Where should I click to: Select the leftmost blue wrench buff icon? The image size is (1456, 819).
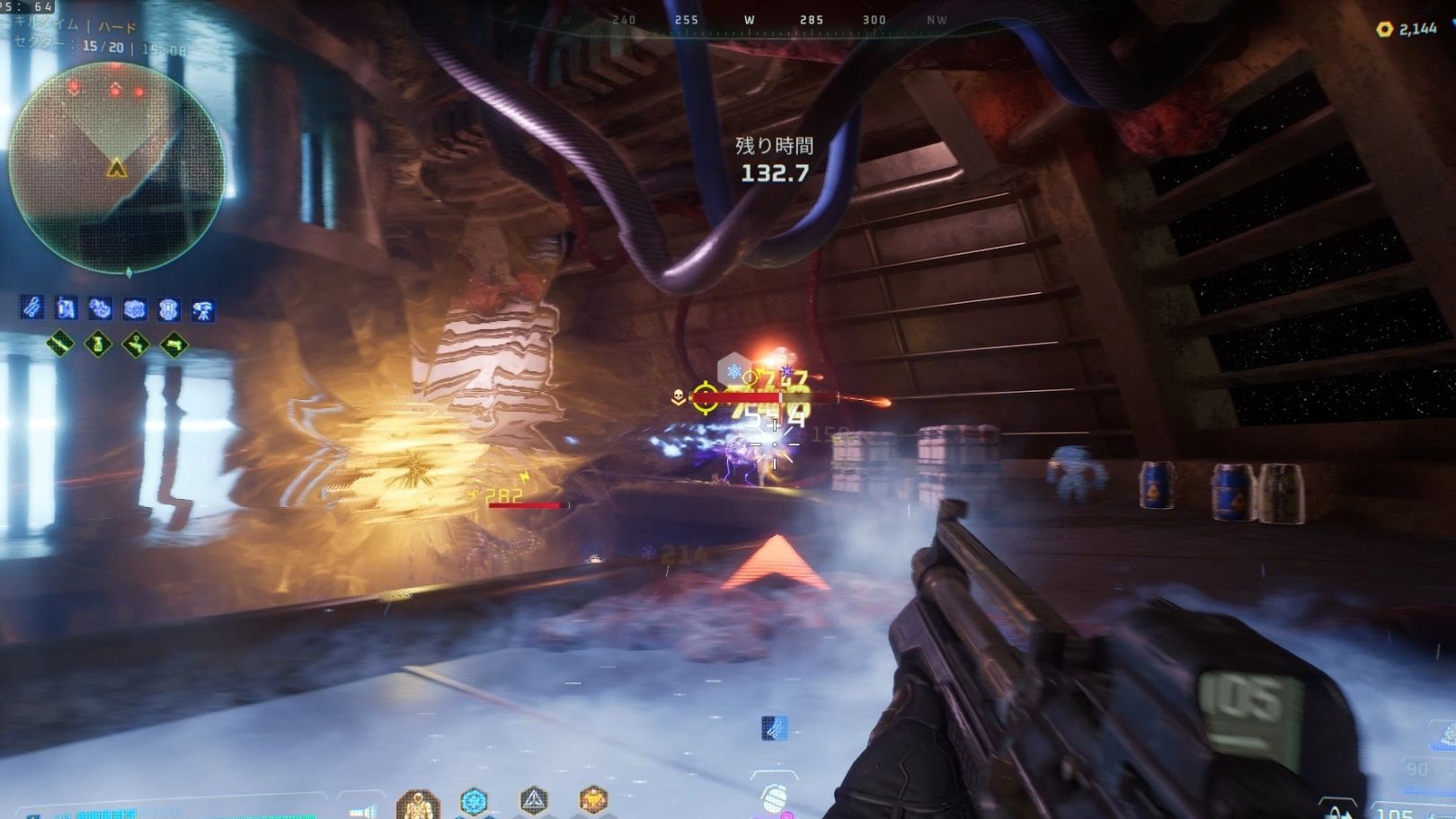tap(31, 308)
